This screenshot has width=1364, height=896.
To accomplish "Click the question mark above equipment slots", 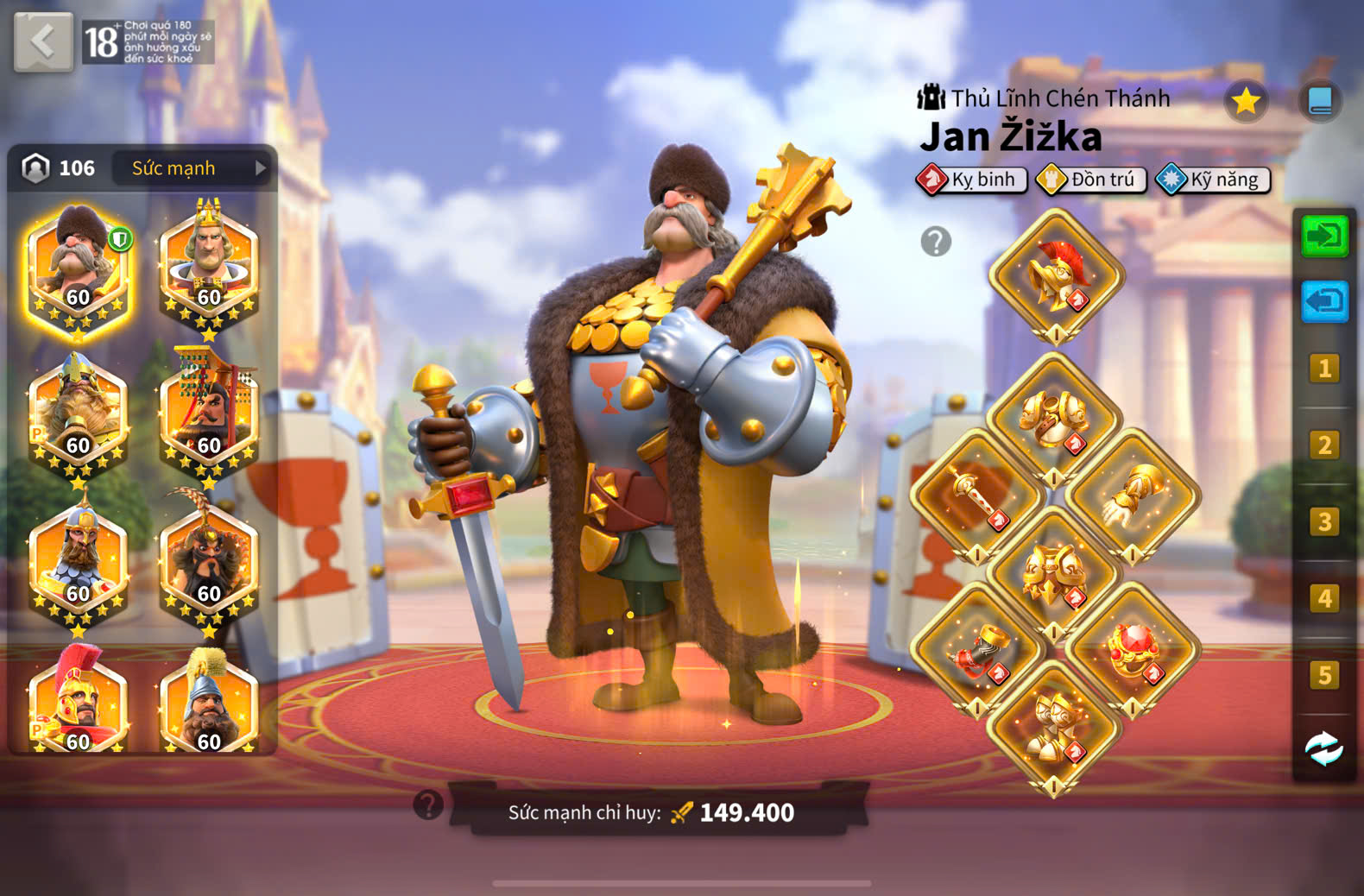I will (x=936, y=242).
